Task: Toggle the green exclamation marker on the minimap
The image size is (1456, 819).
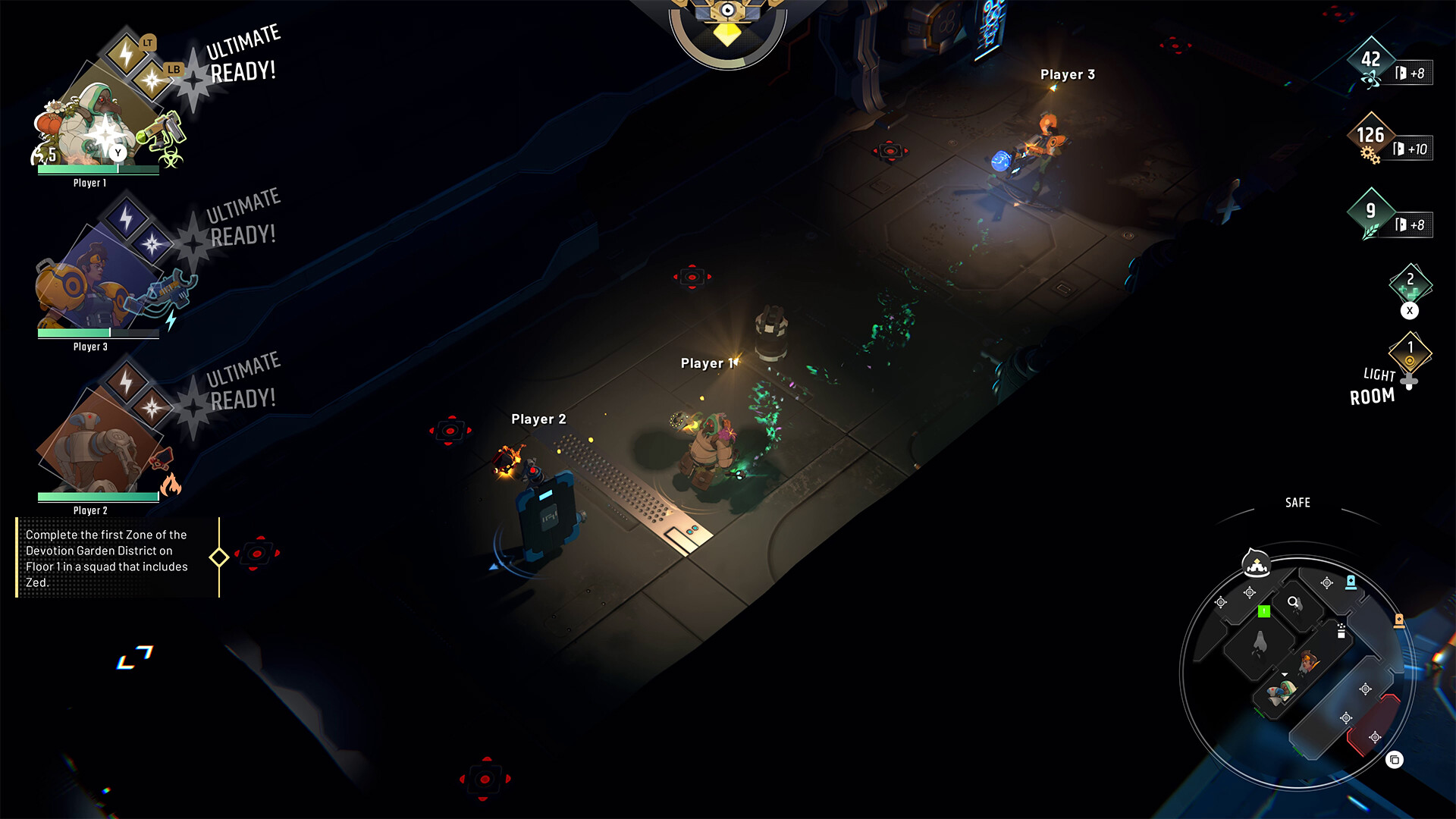Action: pyautogui.click(x=1263, y=610)
